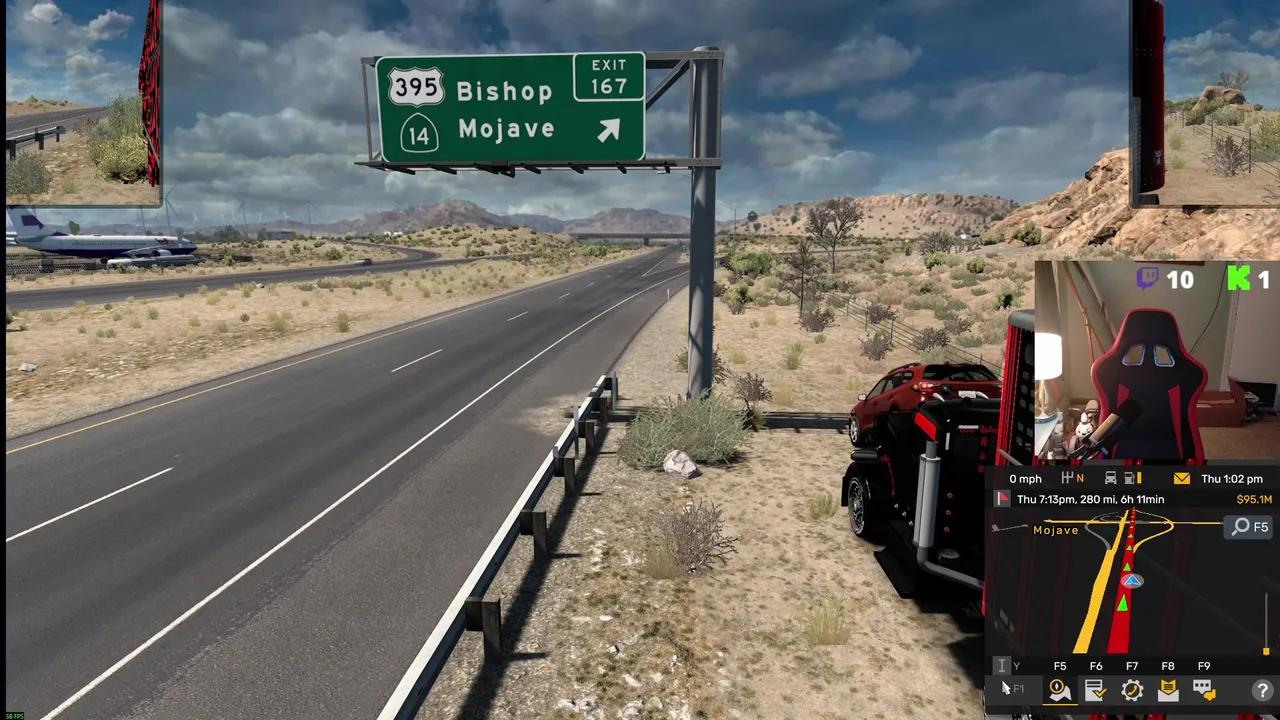Viewport: 1280px width, 720px height.
Task: Adjust the map zoom slider handle
Action: click(1266, 651)
